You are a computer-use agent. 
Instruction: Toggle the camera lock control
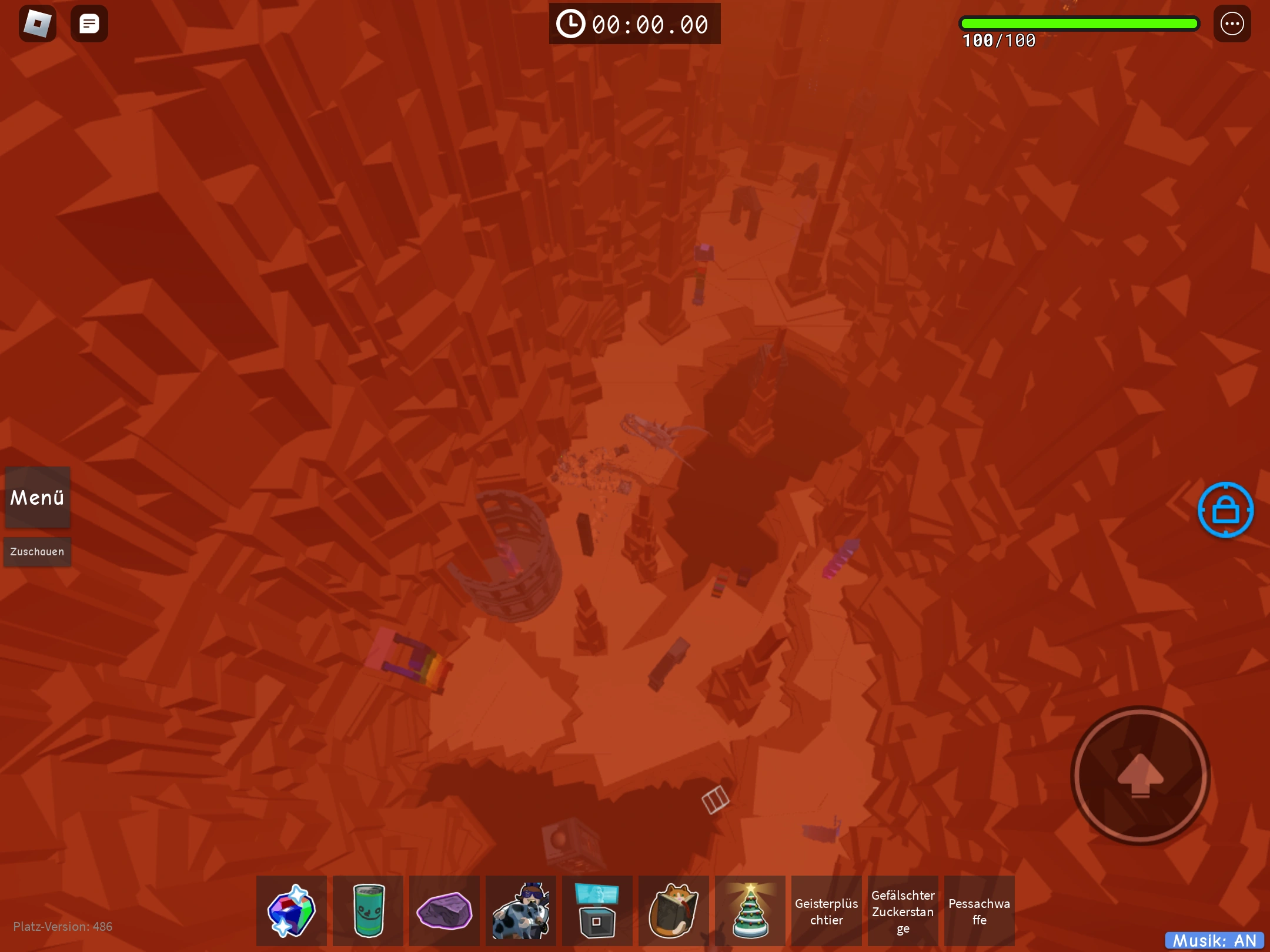(1226, 509)
